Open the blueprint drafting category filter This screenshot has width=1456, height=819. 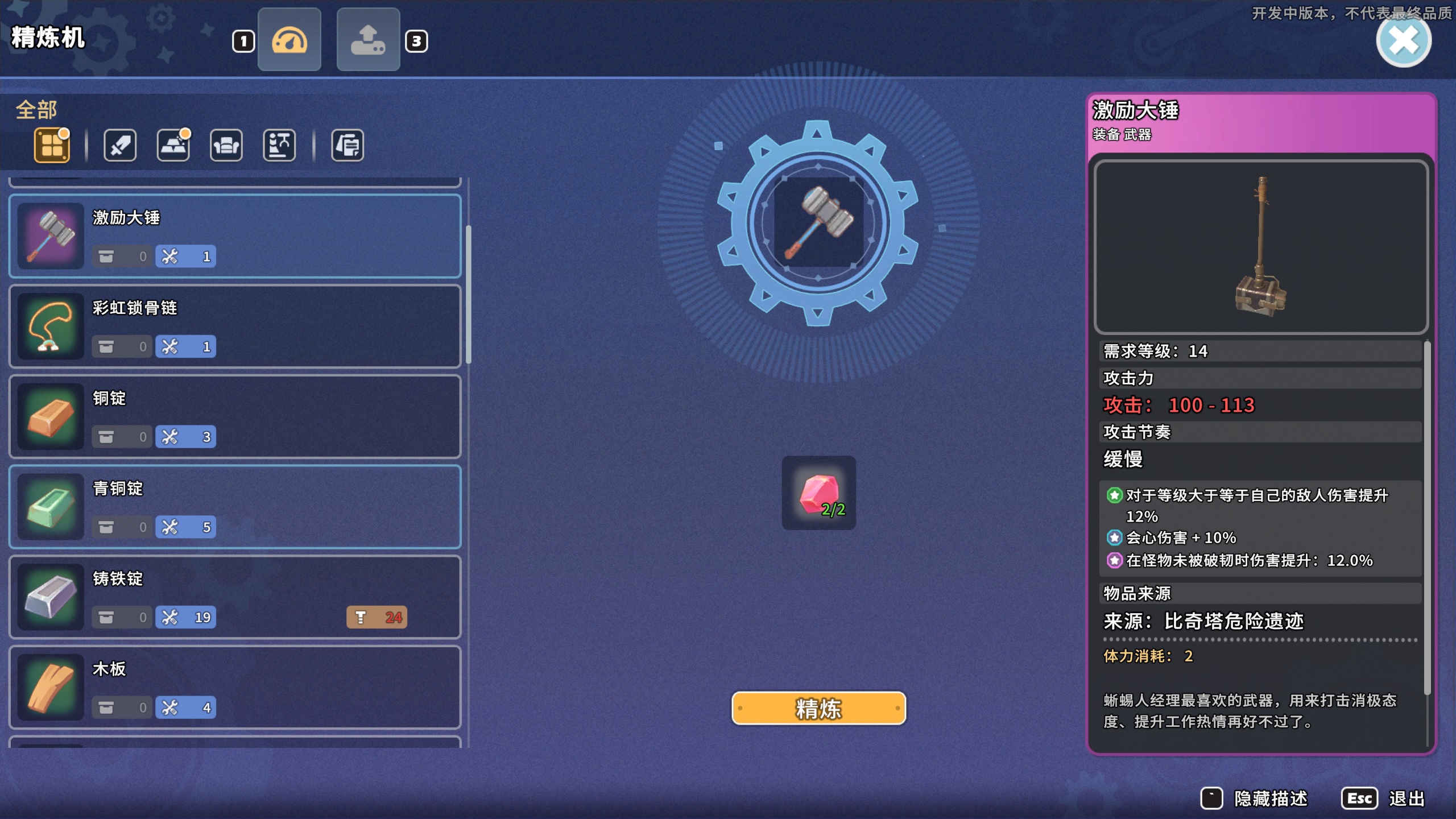279,146
